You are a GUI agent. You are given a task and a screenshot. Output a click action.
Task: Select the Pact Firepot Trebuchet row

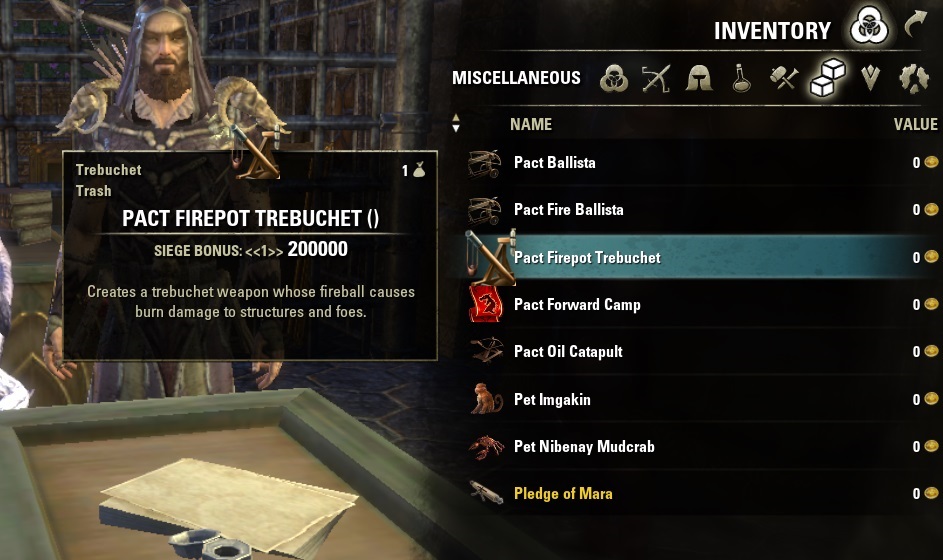click(x=587, y=257)
